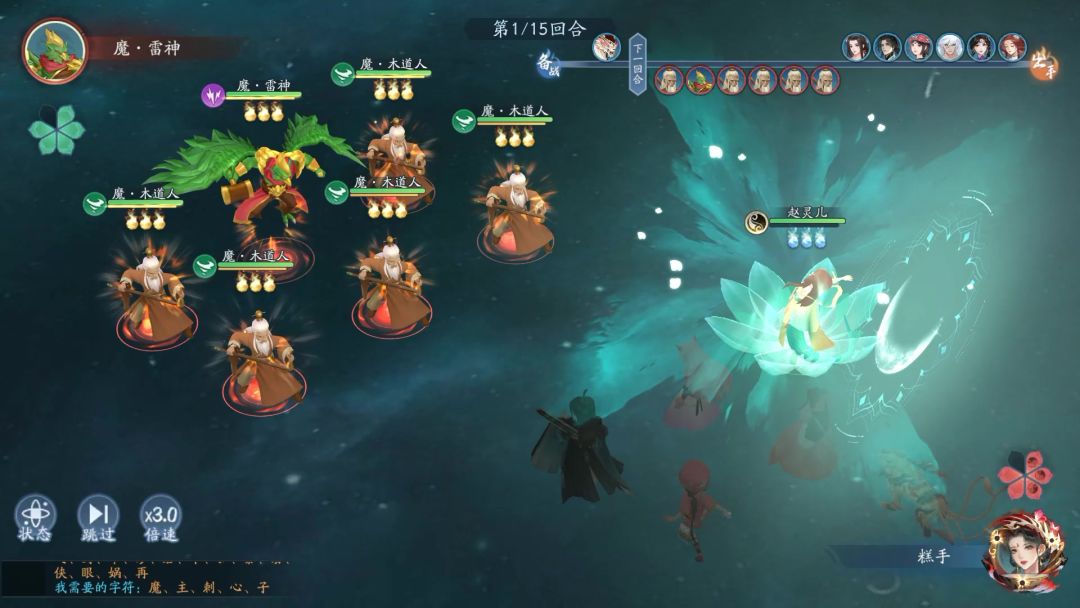Select the green 雷神 portrait in turn order
This screenshot has width=1080, height=608.
click(x=700, y=80)
